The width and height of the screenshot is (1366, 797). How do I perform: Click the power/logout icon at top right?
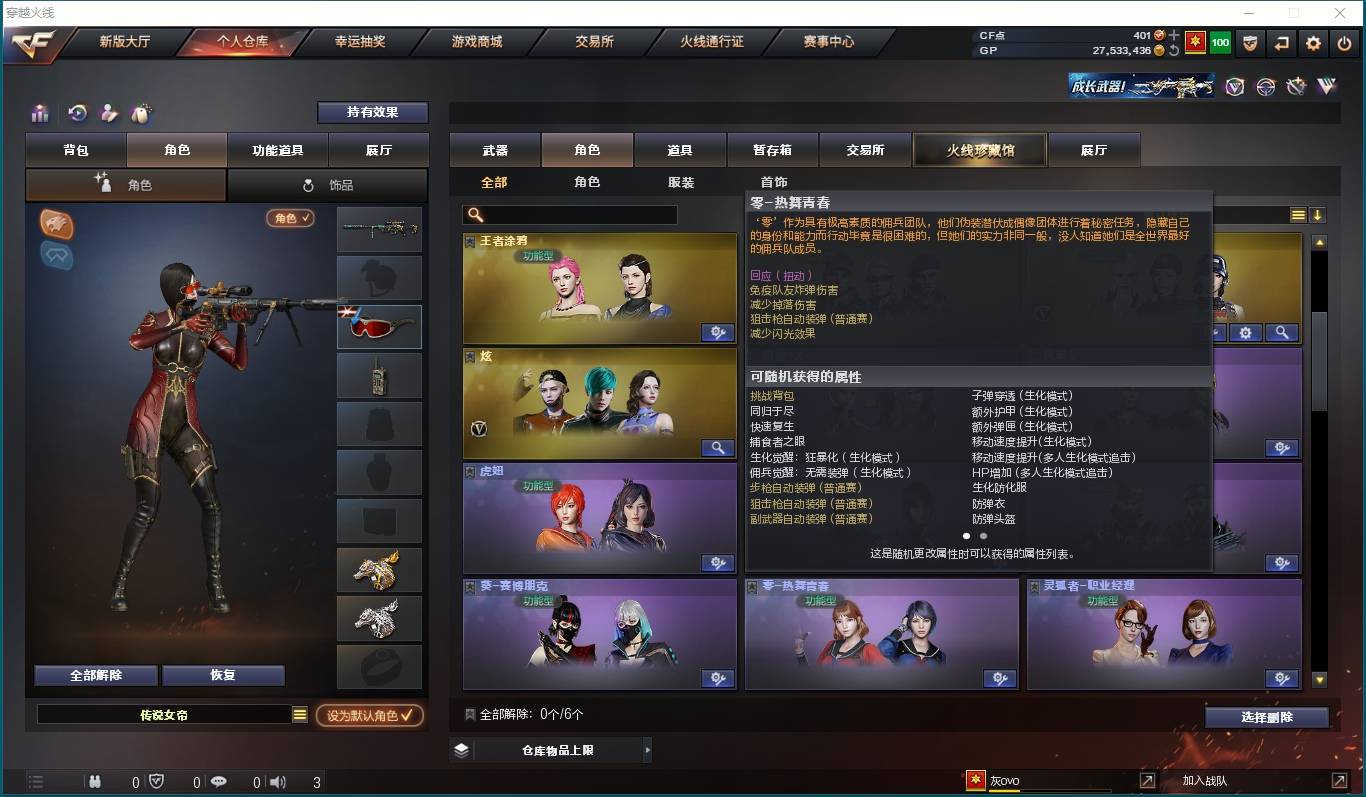click(1344, 43)
